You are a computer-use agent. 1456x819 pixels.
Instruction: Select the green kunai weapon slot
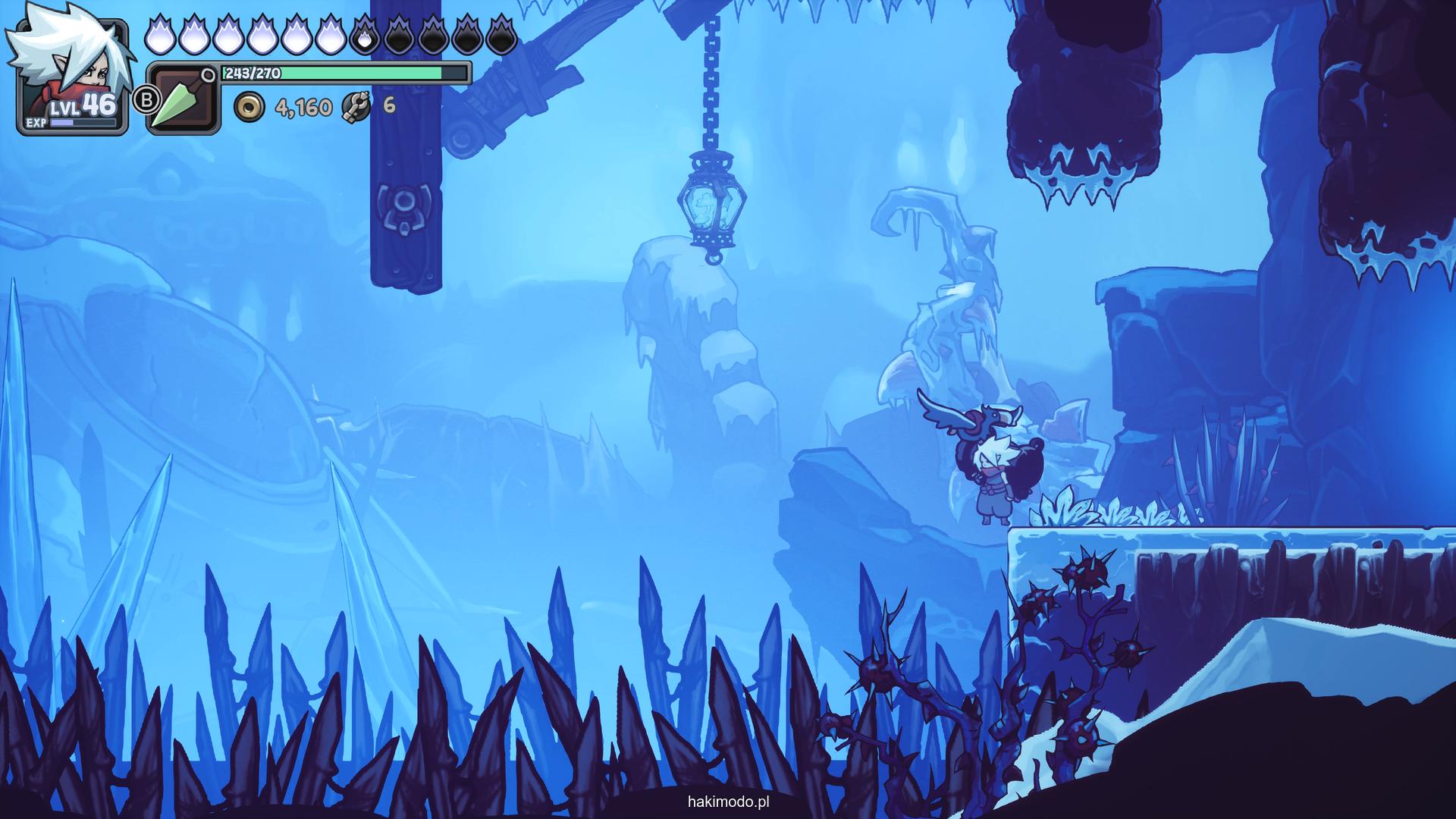(182, 99)
